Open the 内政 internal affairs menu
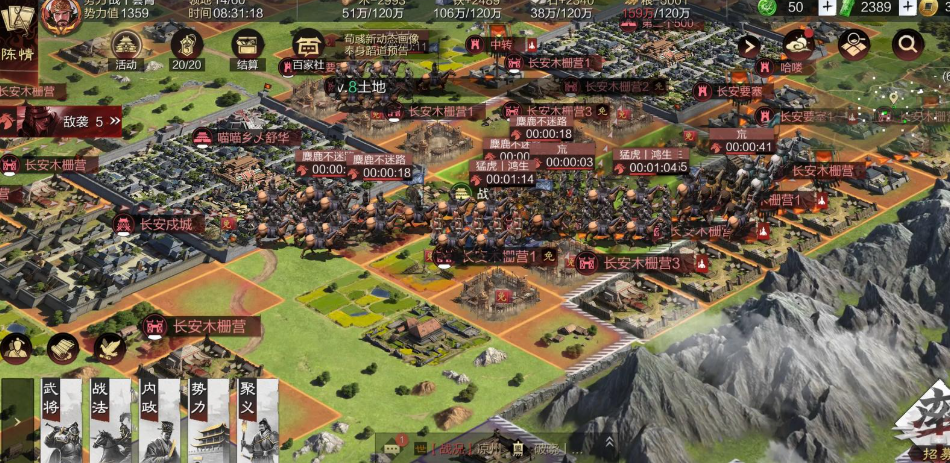The image size is (950, 463). point(154,420)
